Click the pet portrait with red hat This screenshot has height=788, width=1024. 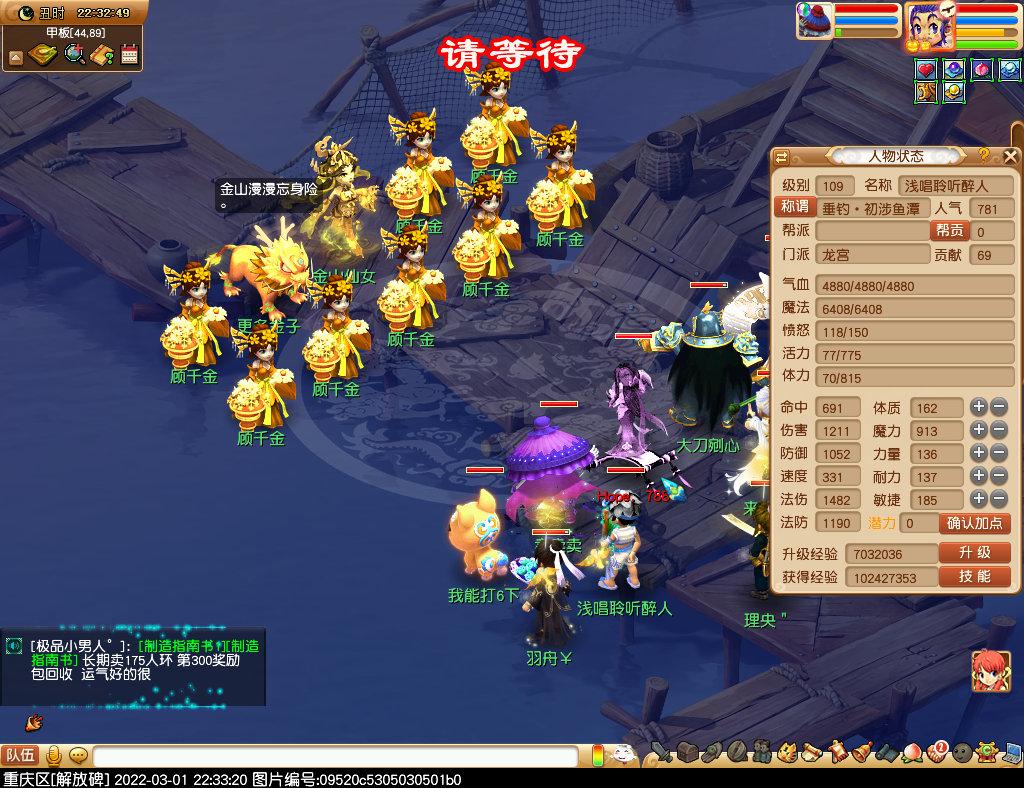pyautogui.click(x=814, y=20)
